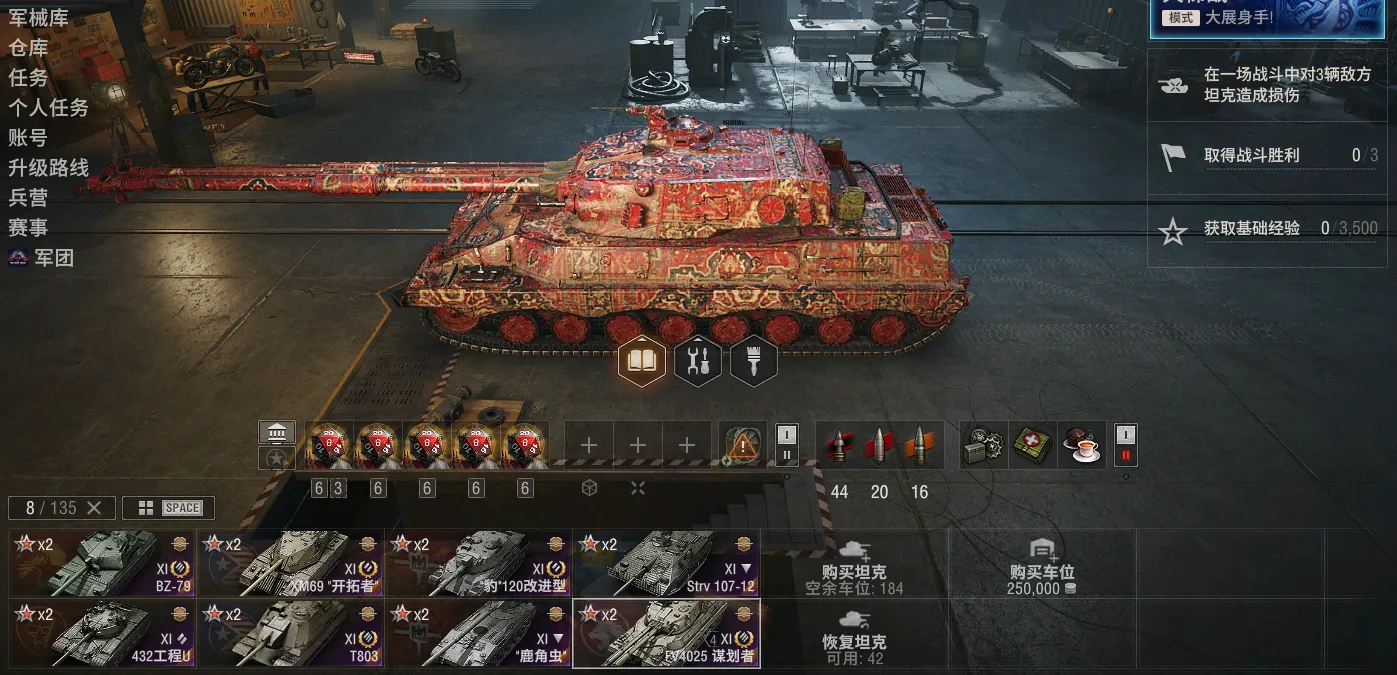
Task: Select the "鹿角虫" tank tile
Action: (478, 633)
